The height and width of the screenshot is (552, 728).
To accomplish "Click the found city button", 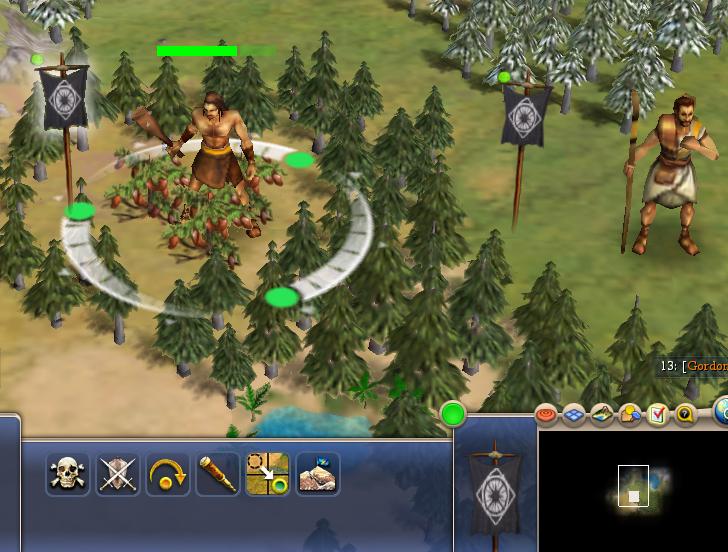I will (318, 474).
